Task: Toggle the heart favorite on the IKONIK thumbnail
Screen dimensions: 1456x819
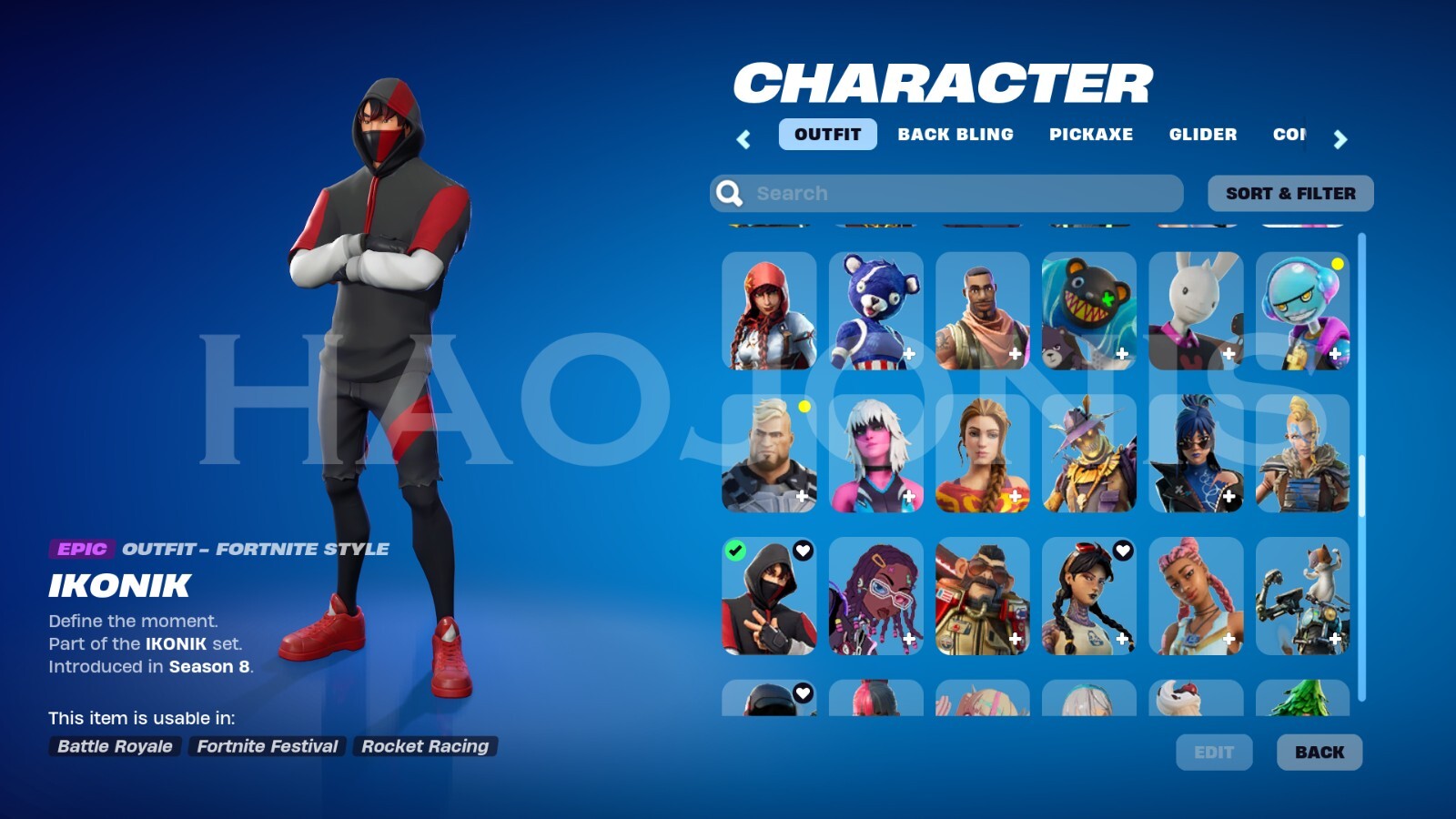Action: [x=801, y=549]
